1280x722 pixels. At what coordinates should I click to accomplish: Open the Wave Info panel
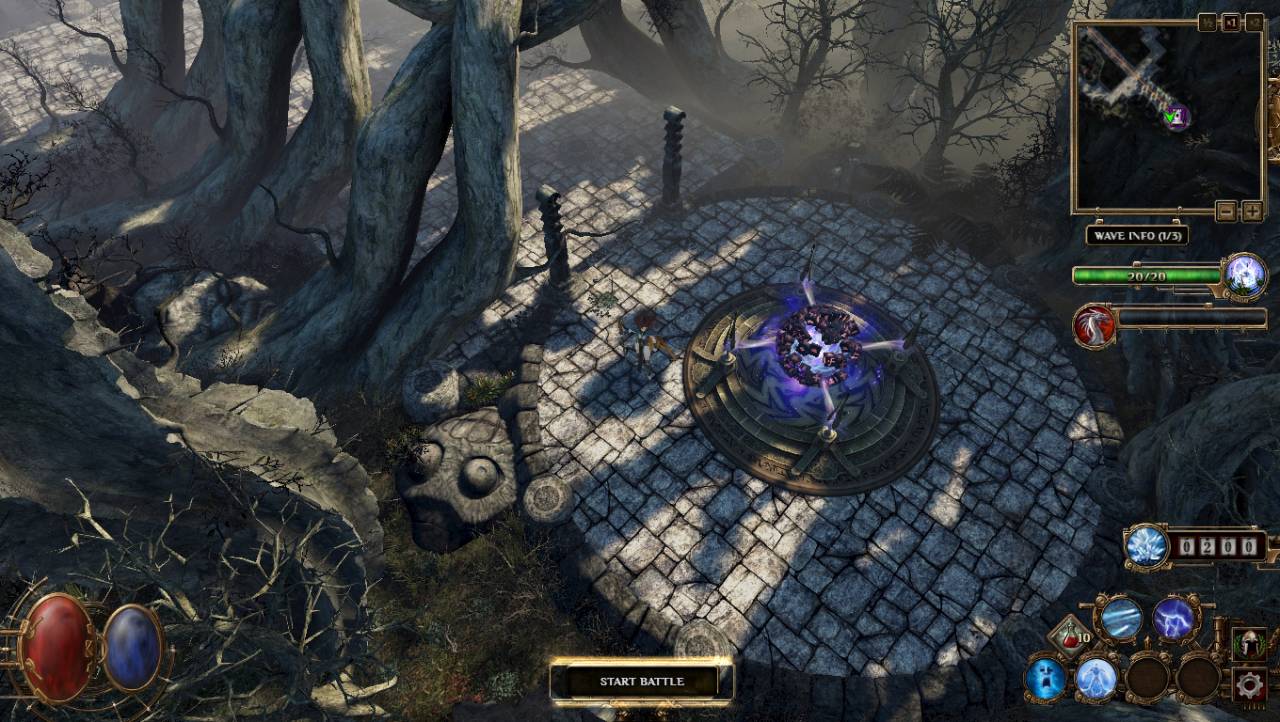coord(1136,236)
